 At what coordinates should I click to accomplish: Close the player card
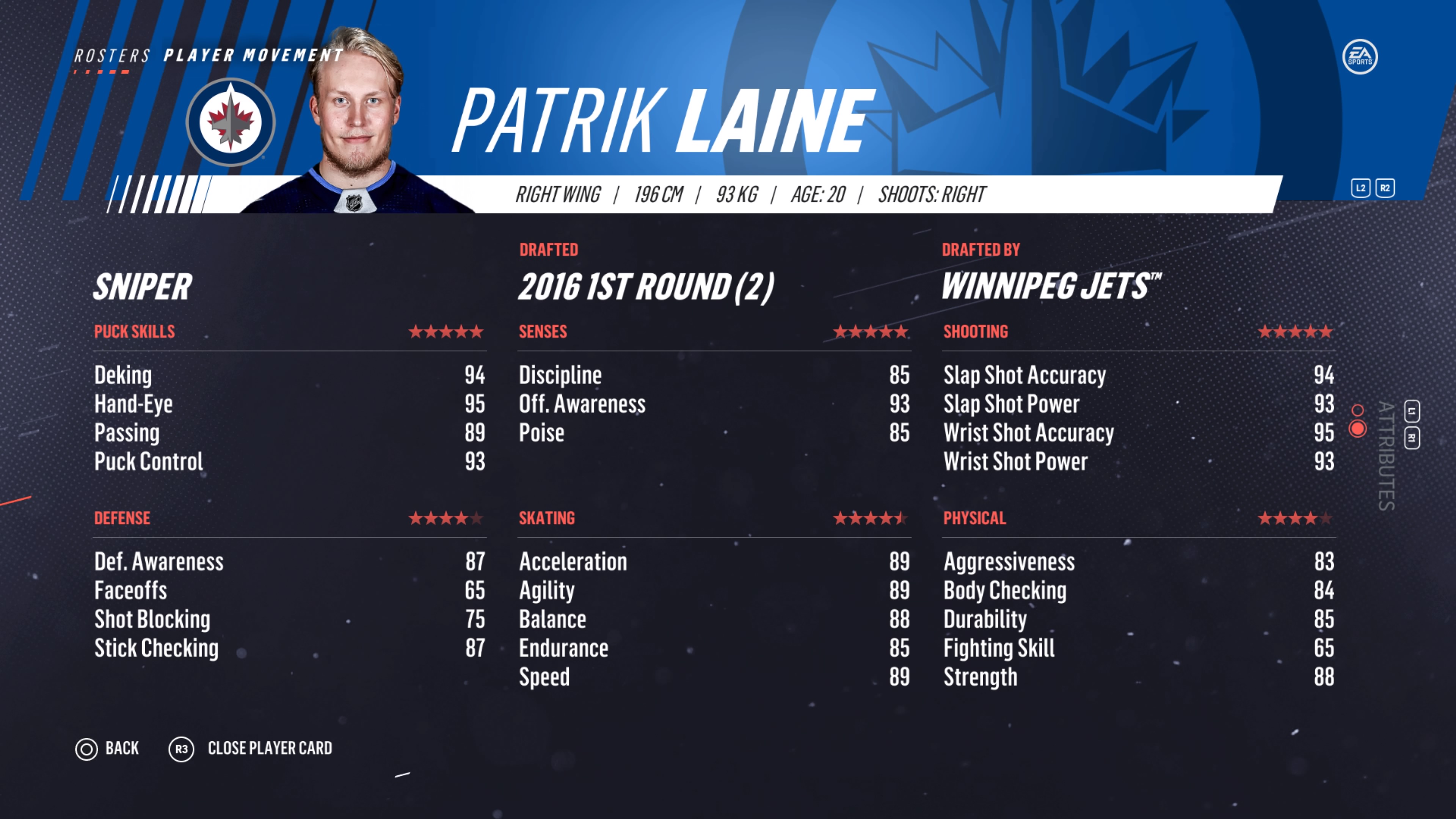(x=251, y=748)
